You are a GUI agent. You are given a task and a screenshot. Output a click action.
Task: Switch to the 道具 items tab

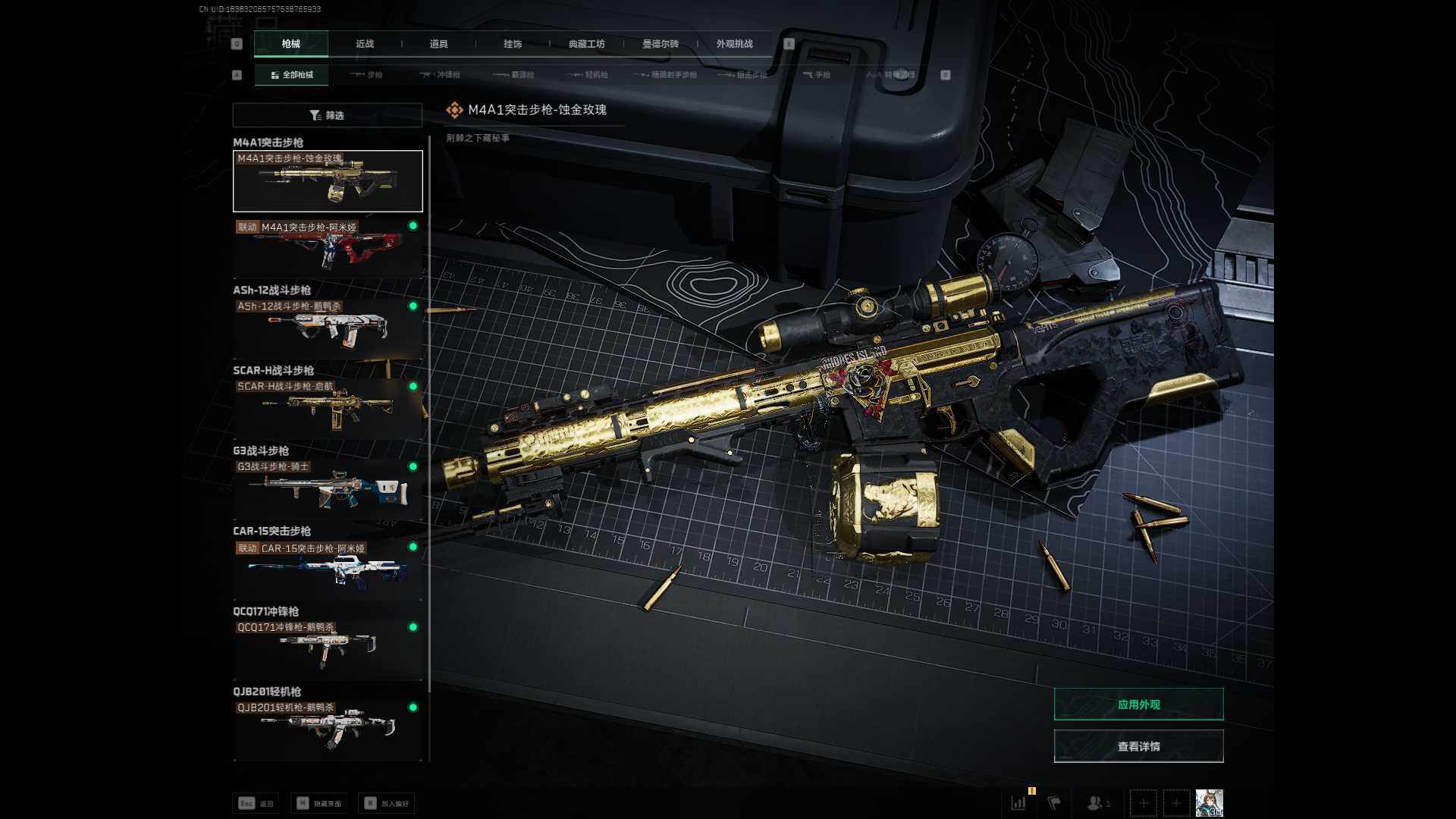pyautogui.click(x=438, y=44)
